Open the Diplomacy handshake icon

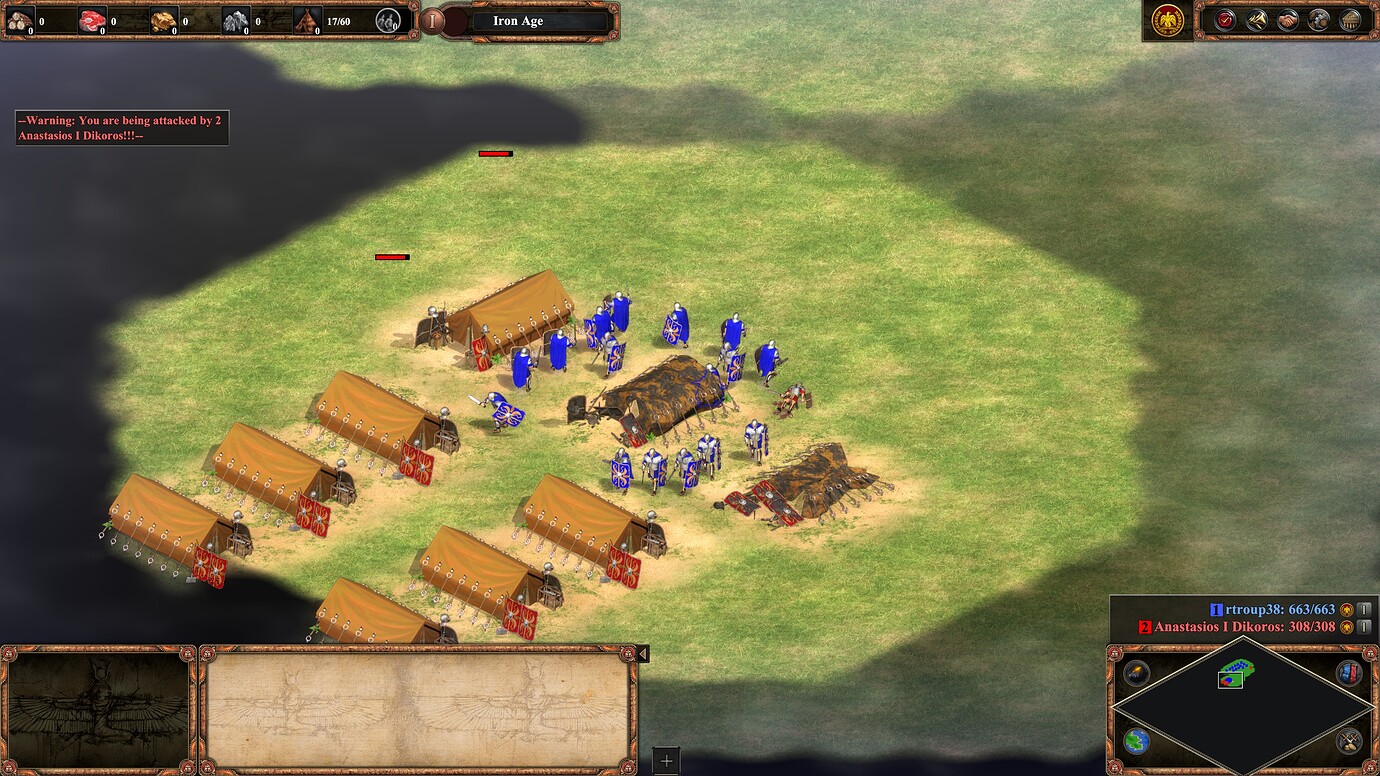point(1286,20)
